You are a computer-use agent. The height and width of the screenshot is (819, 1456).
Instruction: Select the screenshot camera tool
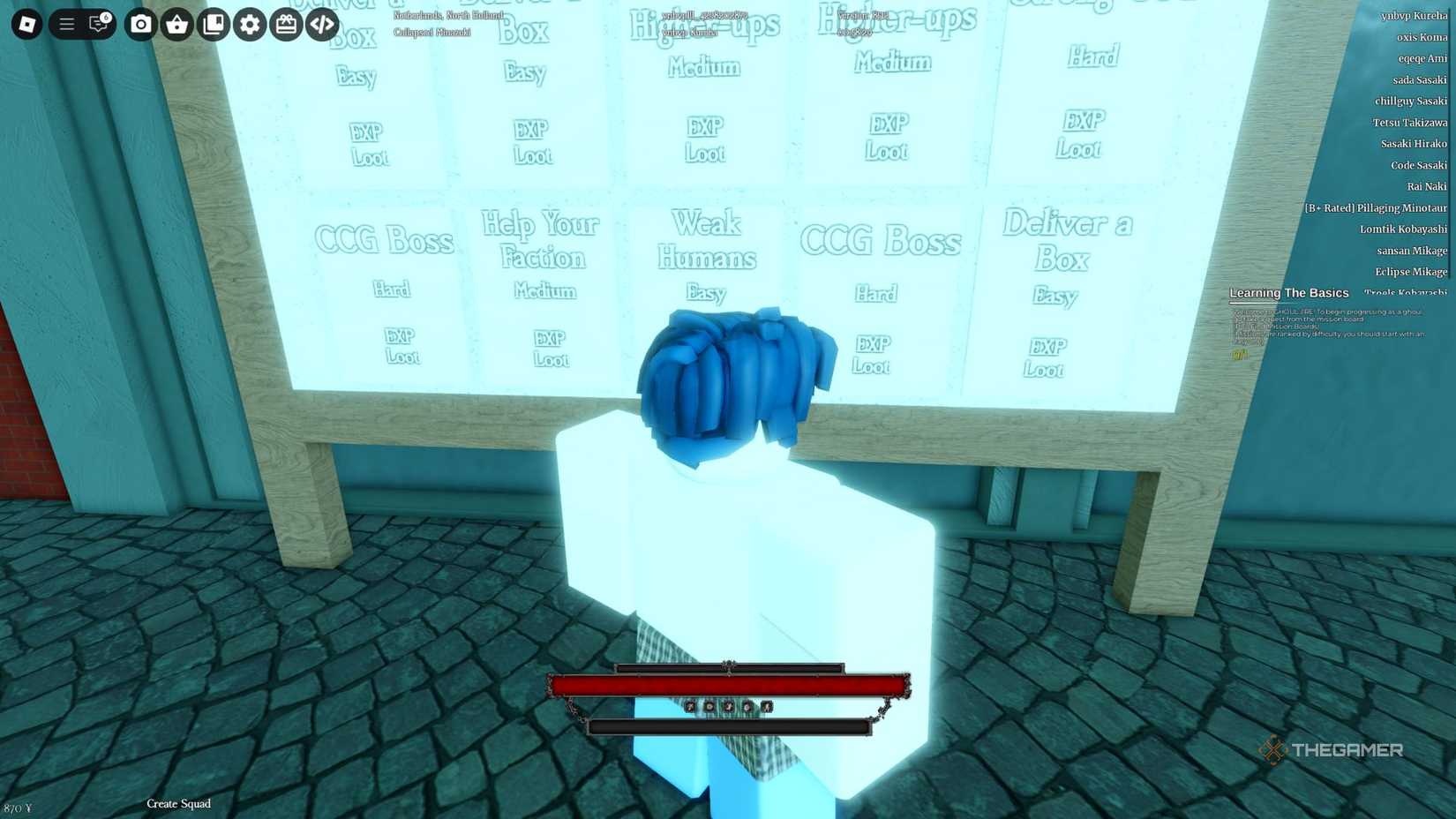point(140,25)
